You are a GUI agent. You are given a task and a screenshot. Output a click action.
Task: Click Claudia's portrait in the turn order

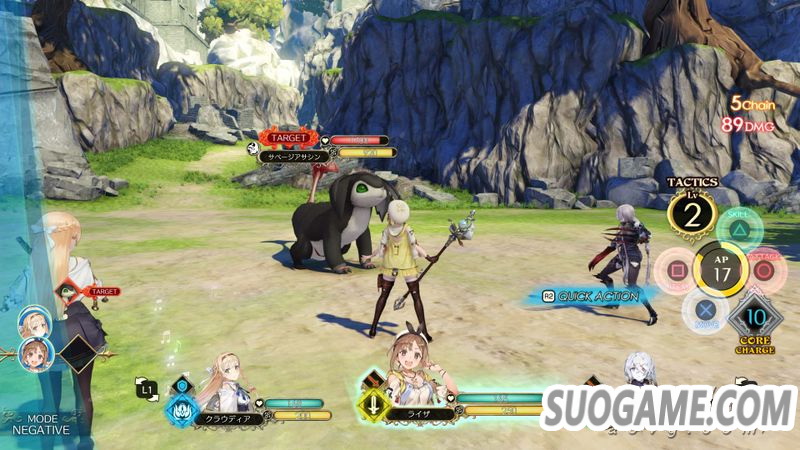tap(33, 322)
